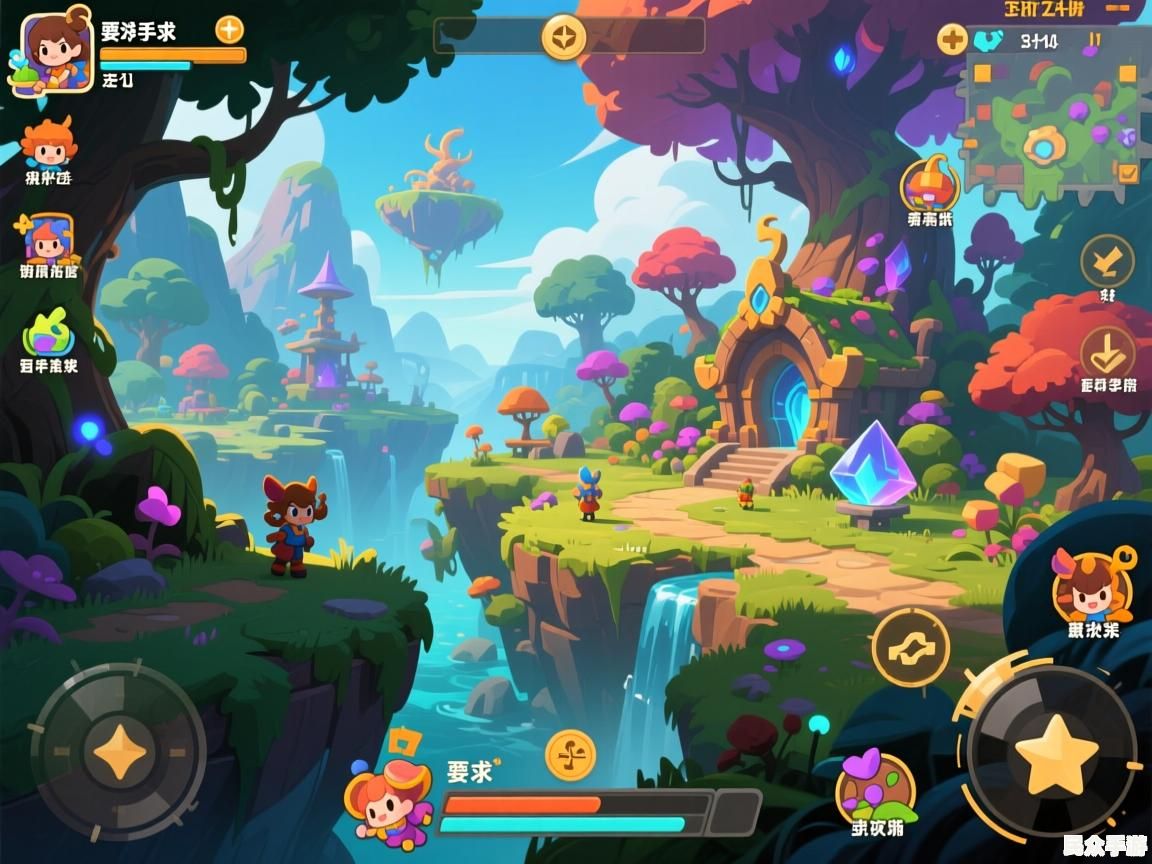Screen dimensions: 1152x864
Task: Open the blue-framed character icon with plus
Action: [47, 239]
